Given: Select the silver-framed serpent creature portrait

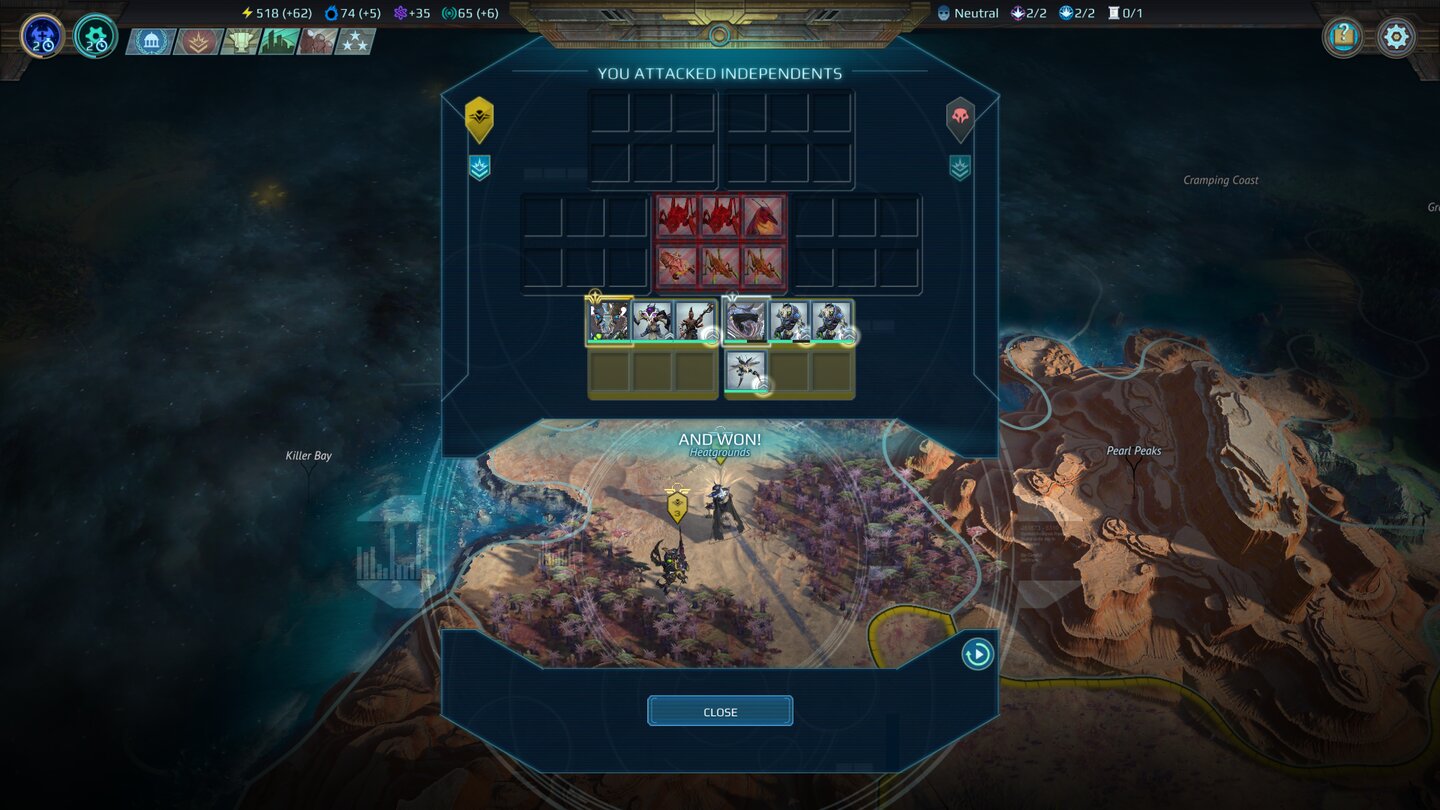Looking at the screenshot, I should point(746,322).
